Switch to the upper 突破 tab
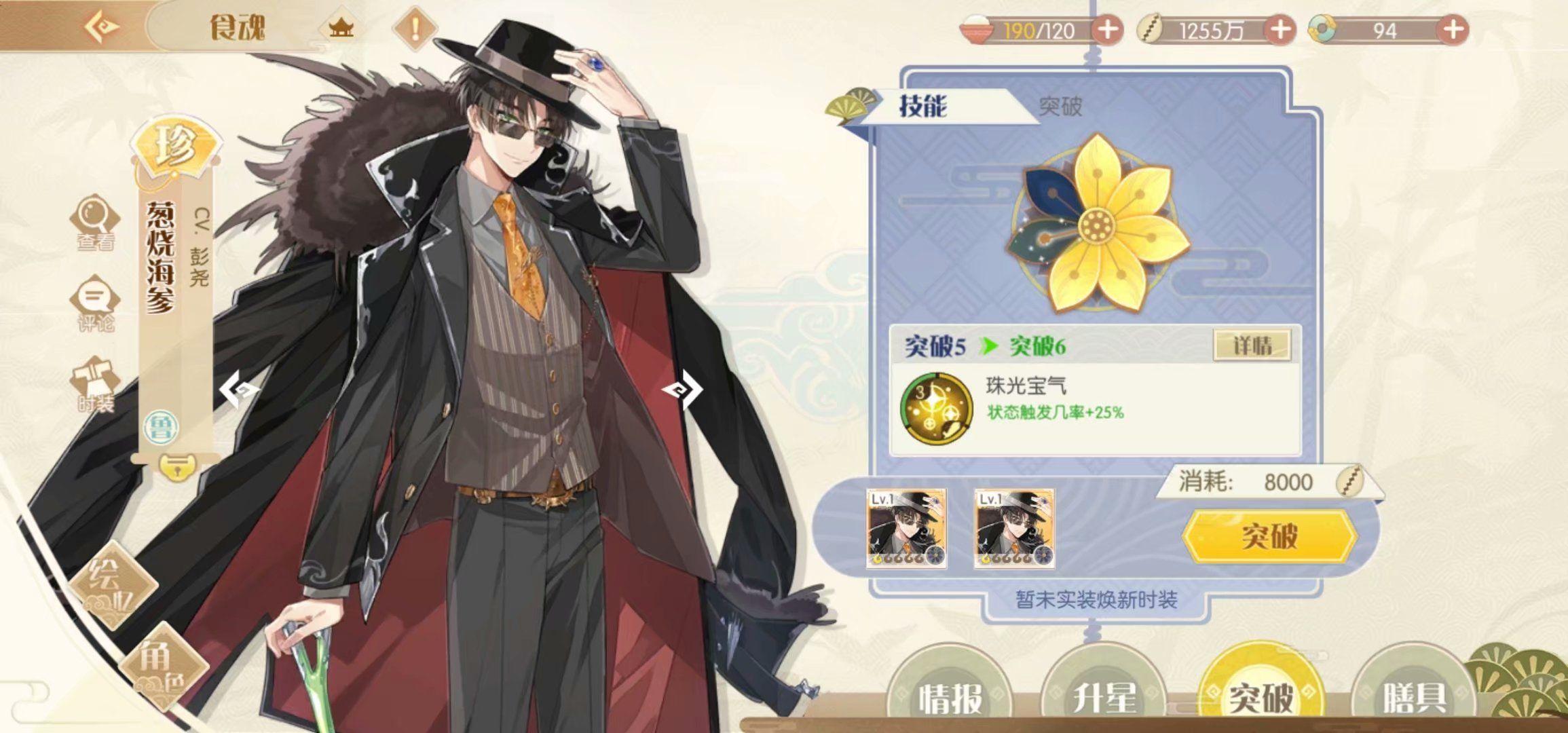This screenshot has height=733, width=1568. (x=1060, y=106)
